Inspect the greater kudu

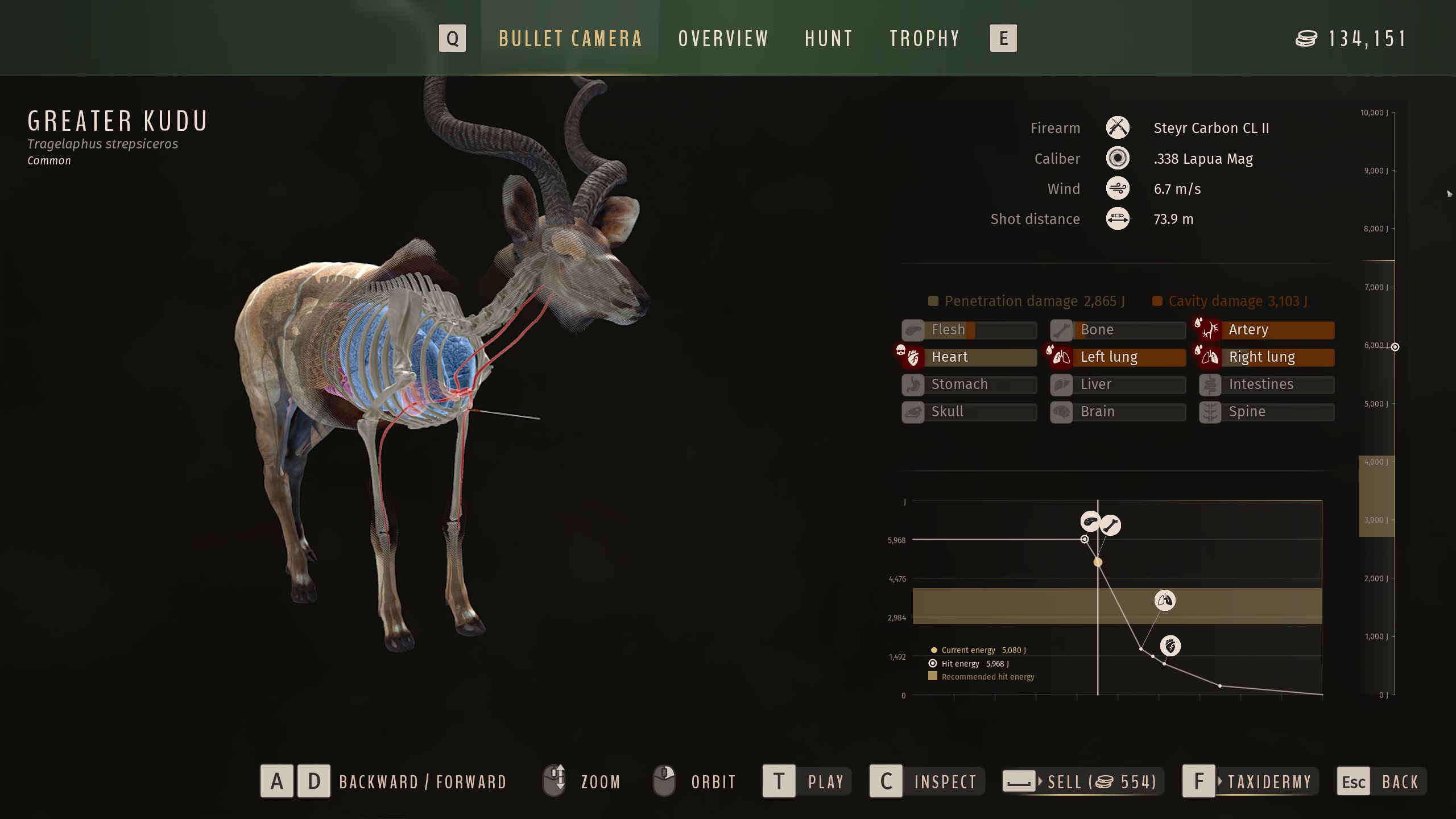point(927,781)
